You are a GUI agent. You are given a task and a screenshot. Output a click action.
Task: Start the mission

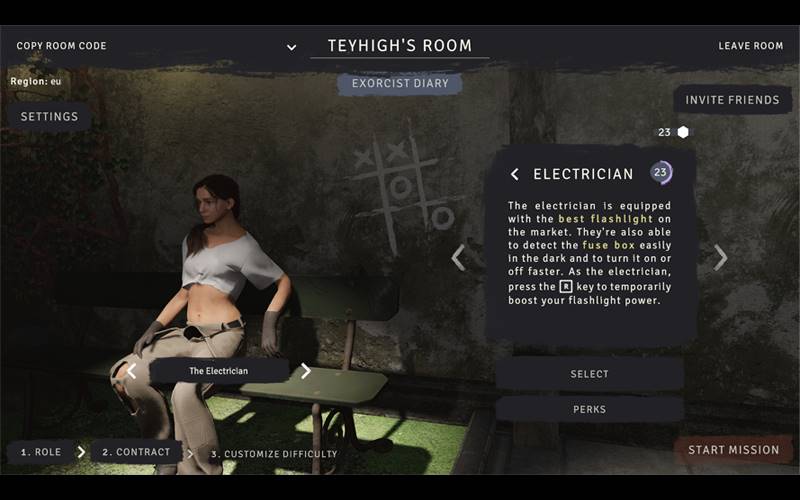pos(733,450)
